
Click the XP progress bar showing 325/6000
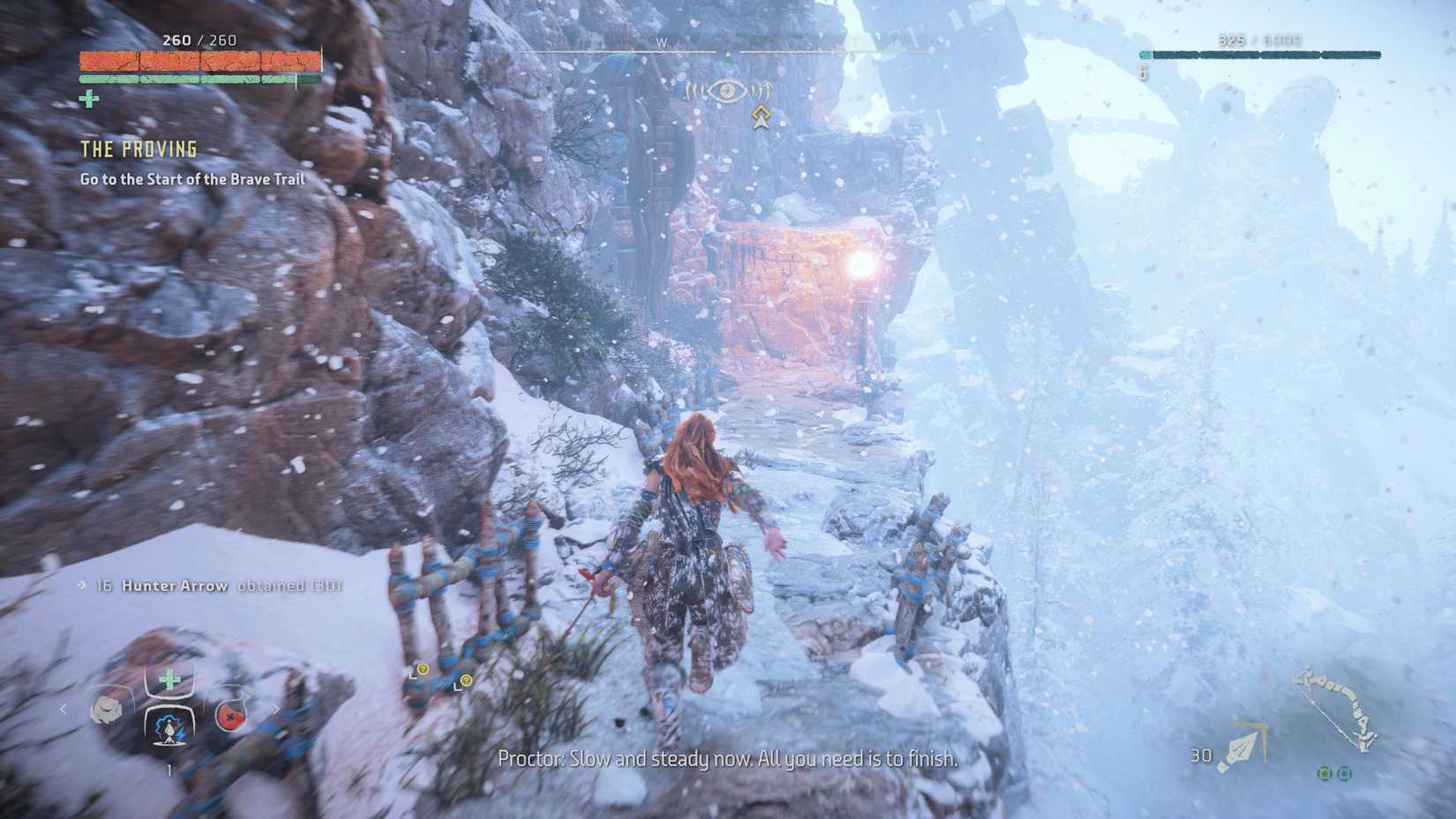pyautogui.click(x=1257, y=55)
